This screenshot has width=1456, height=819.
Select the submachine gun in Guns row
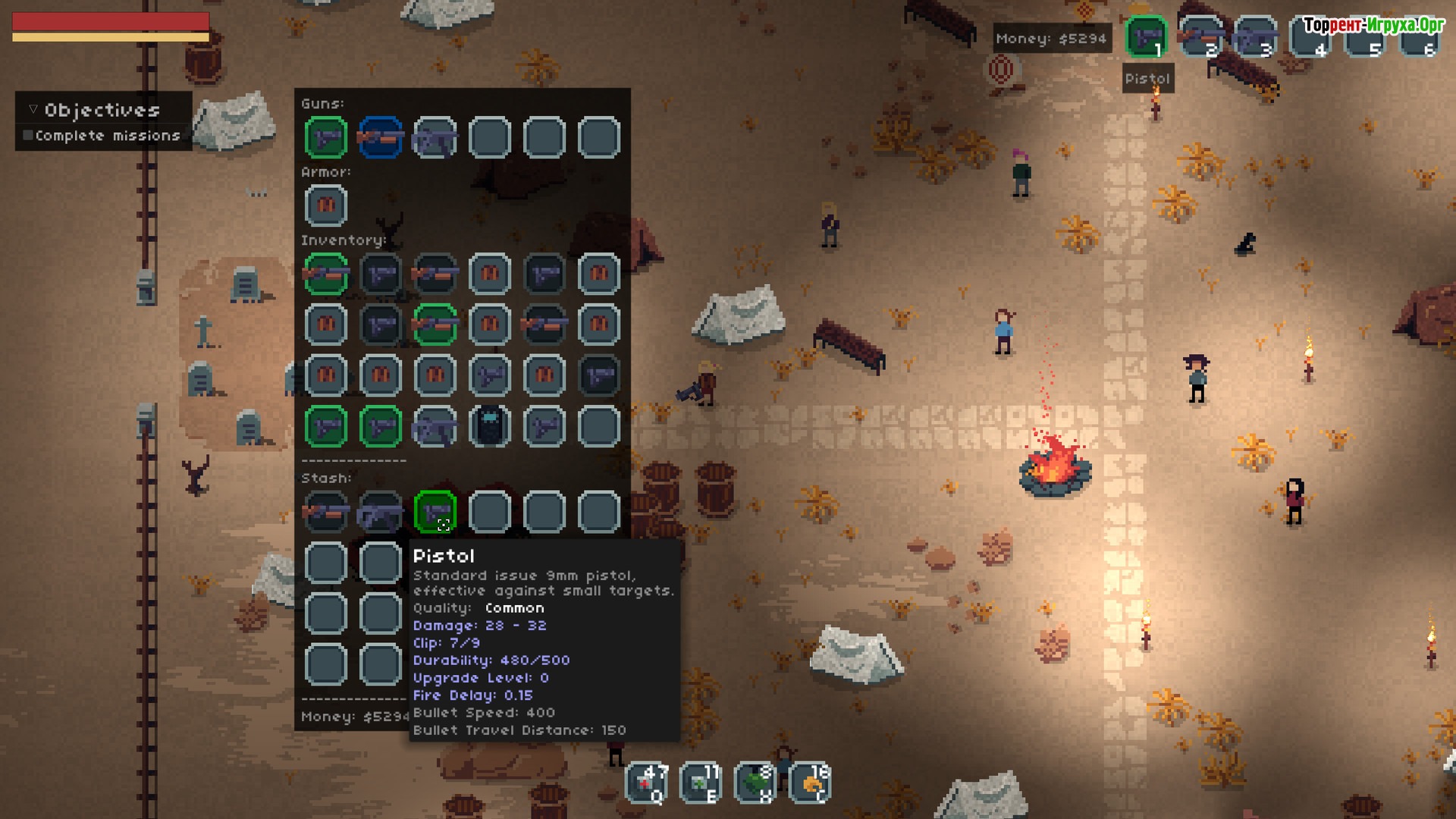click(x=435, y=137)
